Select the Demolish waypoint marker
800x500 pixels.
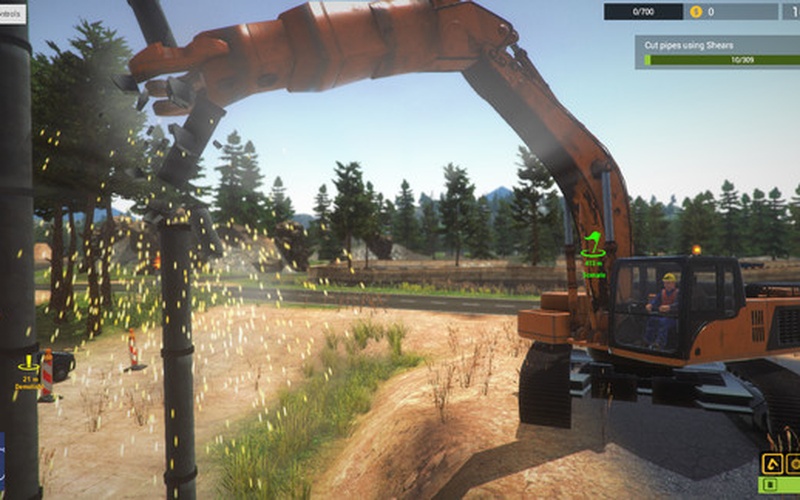(27, 372)
